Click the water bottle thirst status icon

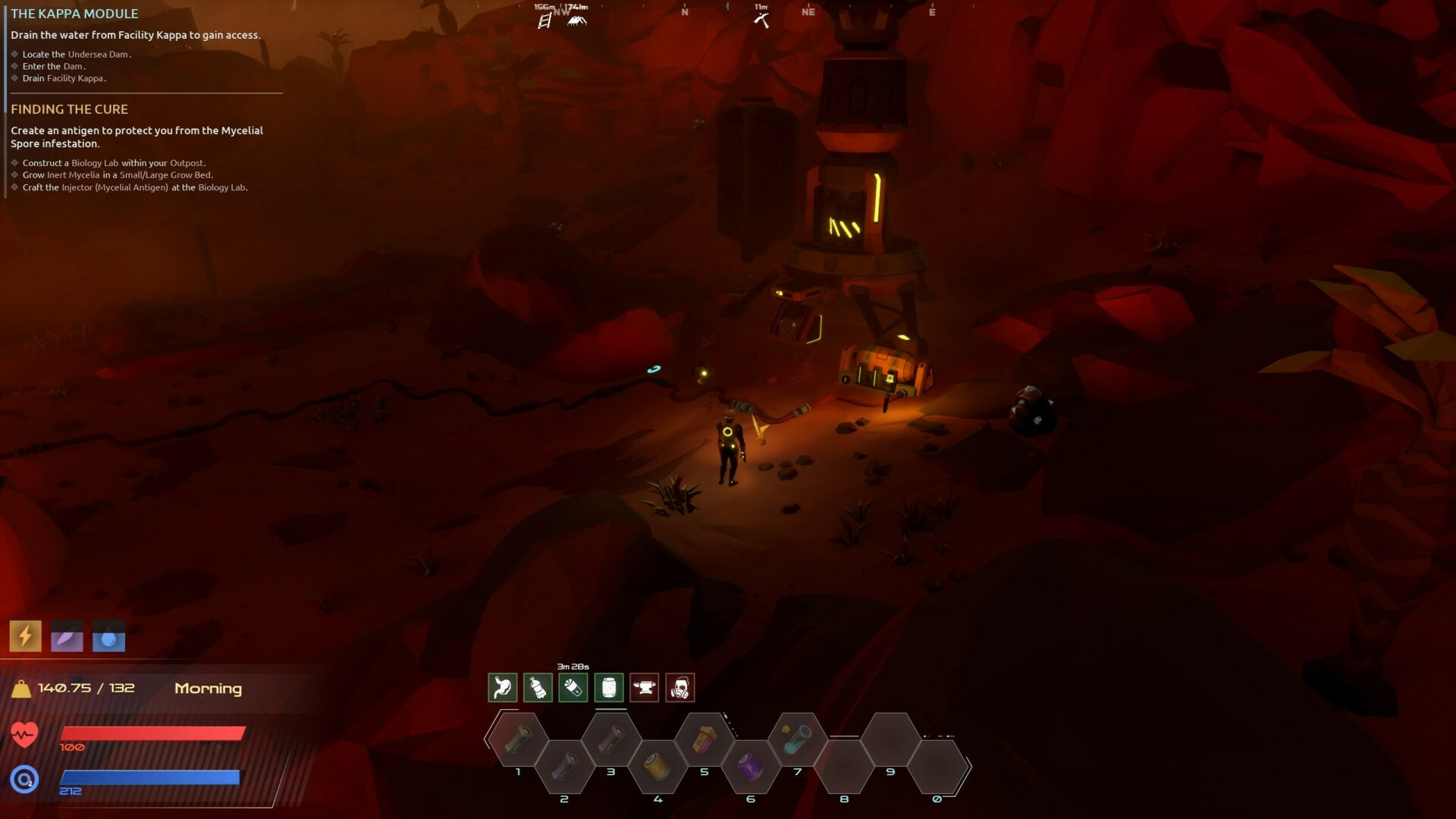[538, 688]
